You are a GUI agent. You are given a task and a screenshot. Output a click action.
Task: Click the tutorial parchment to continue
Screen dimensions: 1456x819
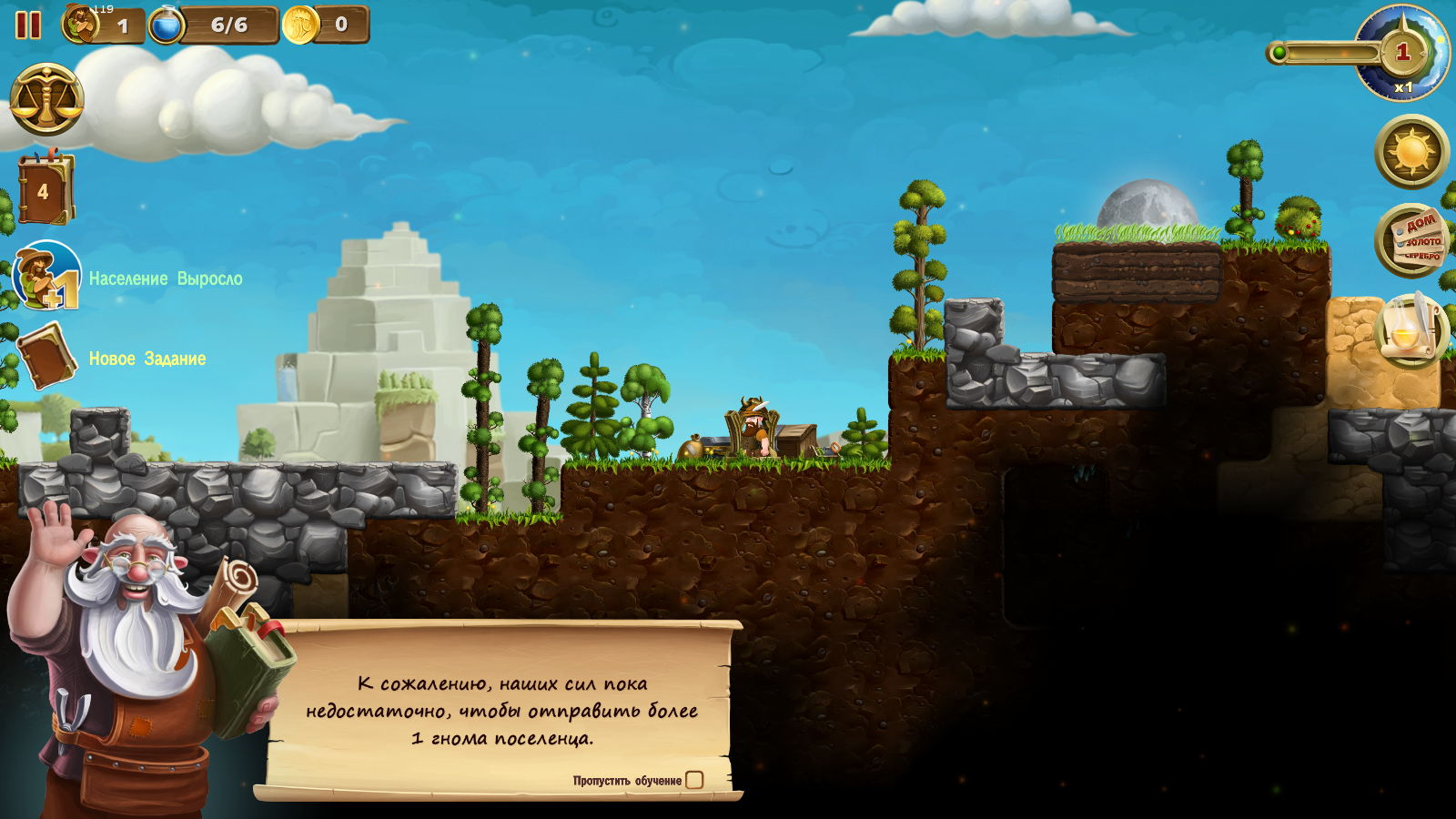click(500, 710)
